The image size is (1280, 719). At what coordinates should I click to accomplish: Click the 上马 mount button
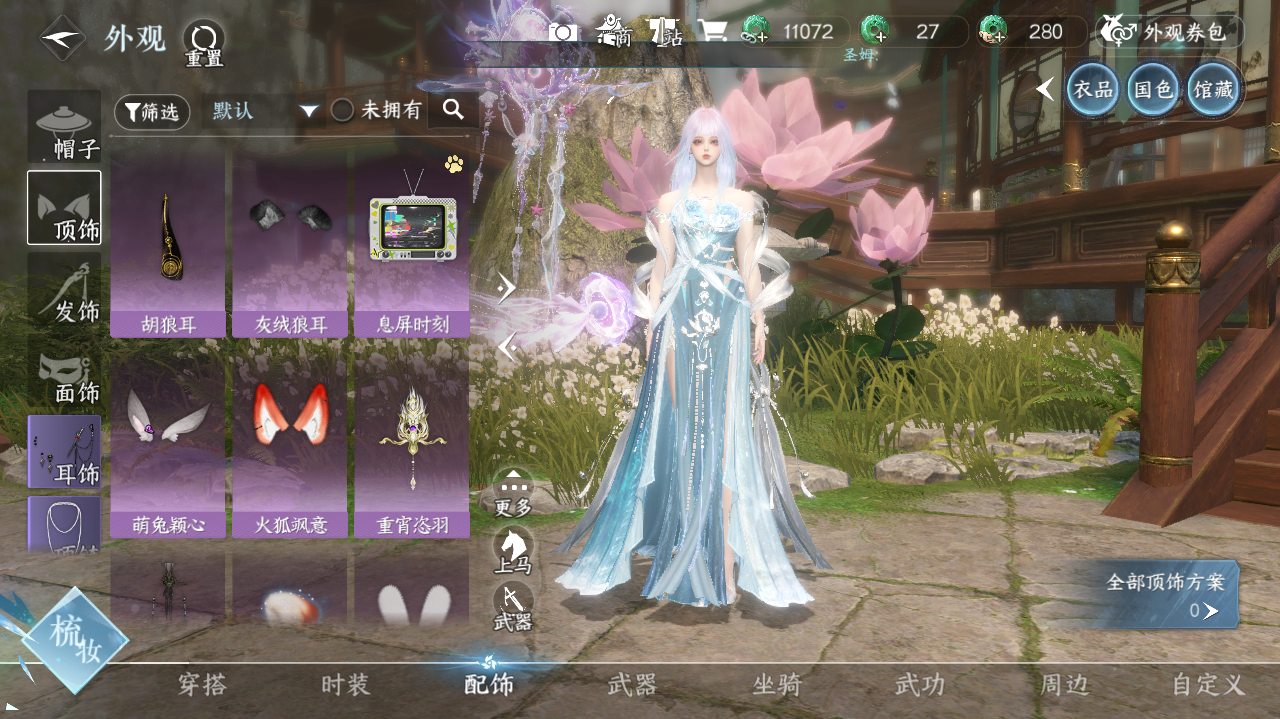click(x=513, y=550)
